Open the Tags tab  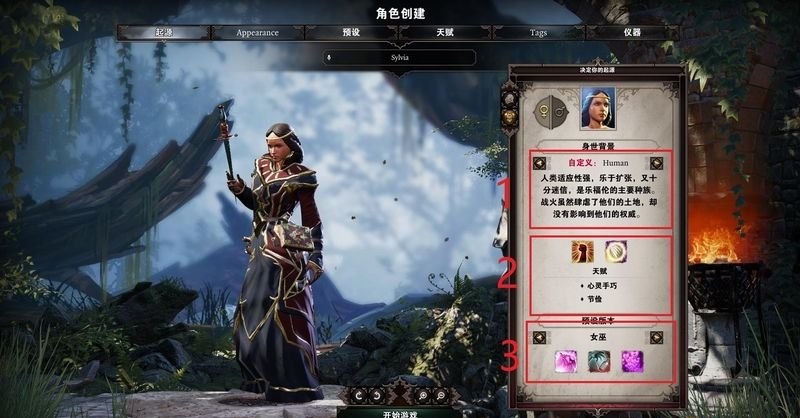click(x=538, y=32)
